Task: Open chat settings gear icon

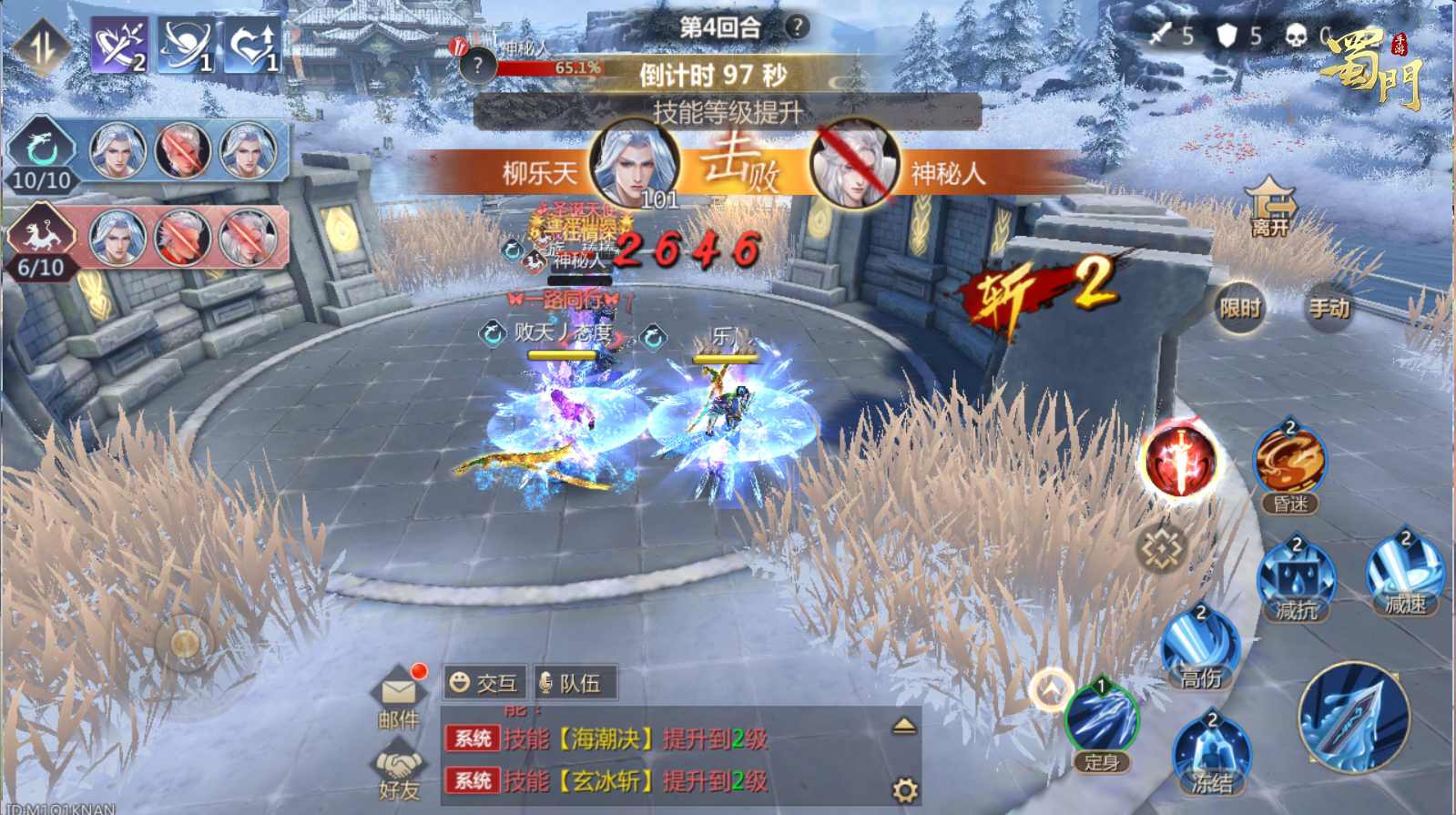Action: tap(904, 790)
